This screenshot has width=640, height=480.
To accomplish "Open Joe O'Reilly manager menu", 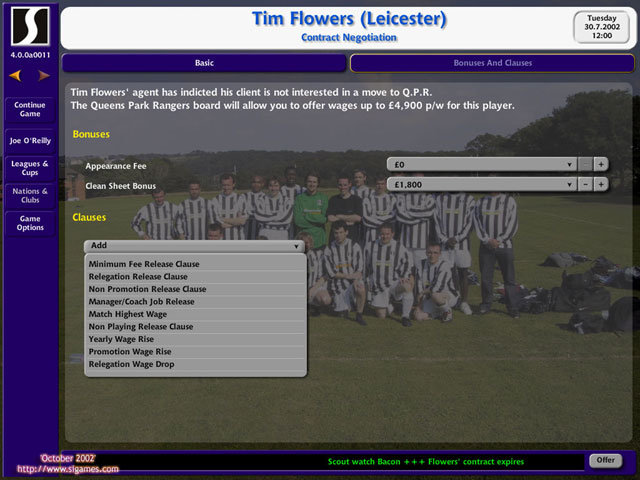I will (30, 141).
